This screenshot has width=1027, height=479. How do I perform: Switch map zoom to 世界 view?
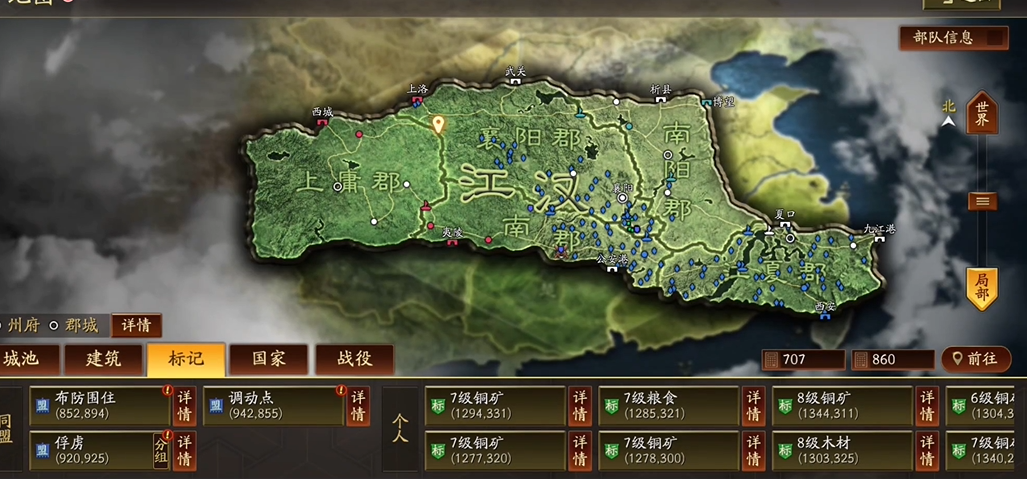coord(982,112)
